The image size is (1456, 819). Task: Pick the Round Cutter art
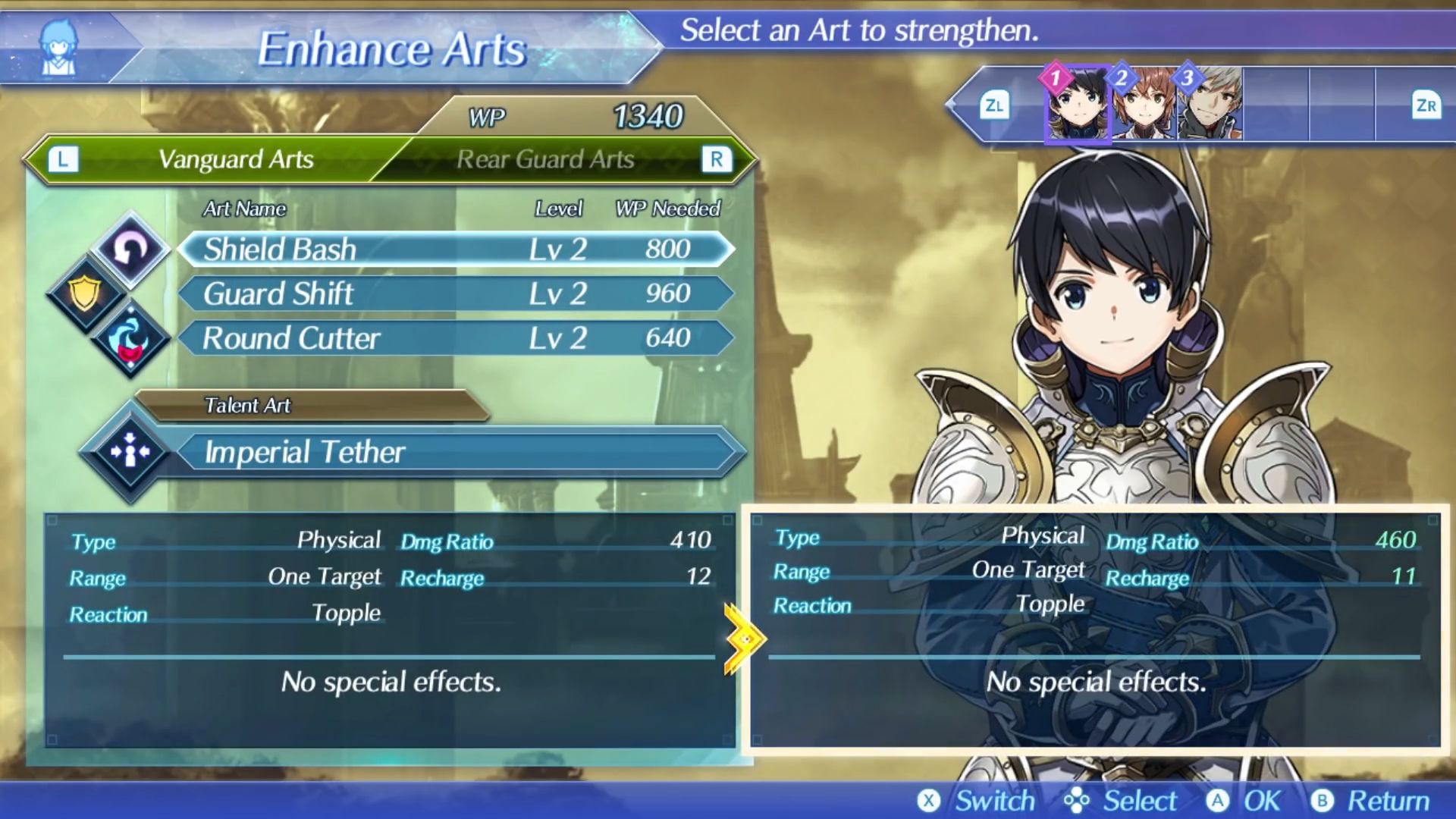click(x=455, y=338)
